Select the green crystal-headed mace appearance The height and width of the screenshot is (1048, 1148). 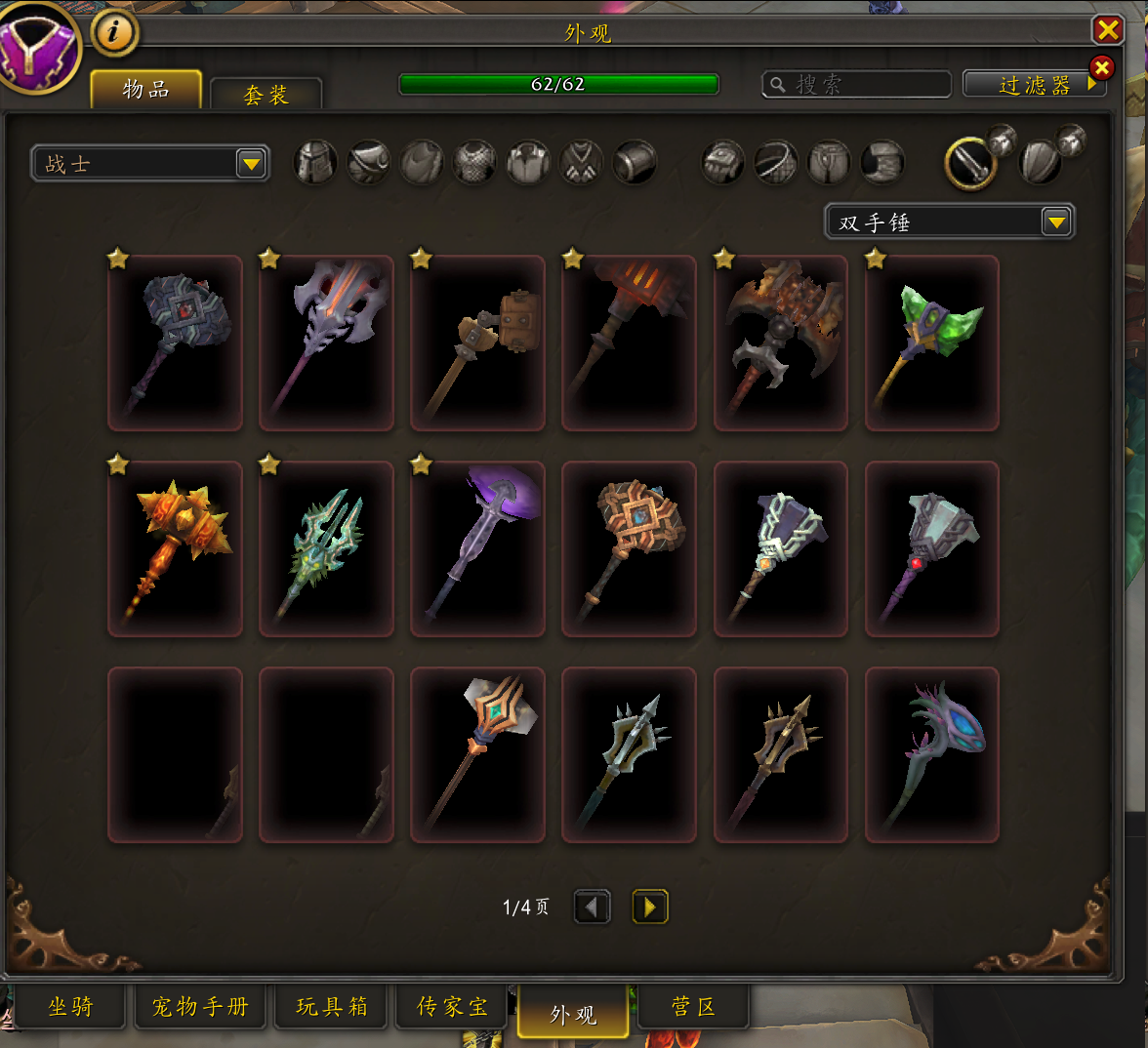tap(932, 343)
